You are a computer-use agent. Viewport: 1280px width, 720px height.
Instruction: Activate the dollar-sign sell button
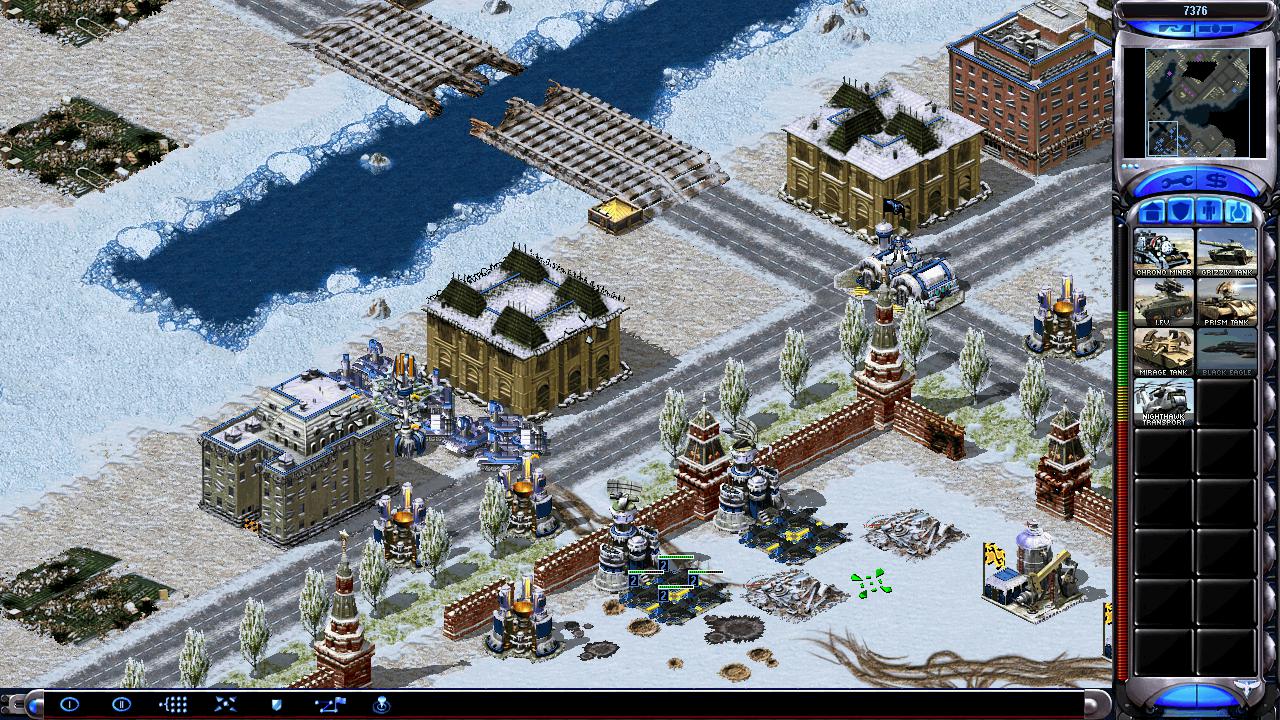1216,182
